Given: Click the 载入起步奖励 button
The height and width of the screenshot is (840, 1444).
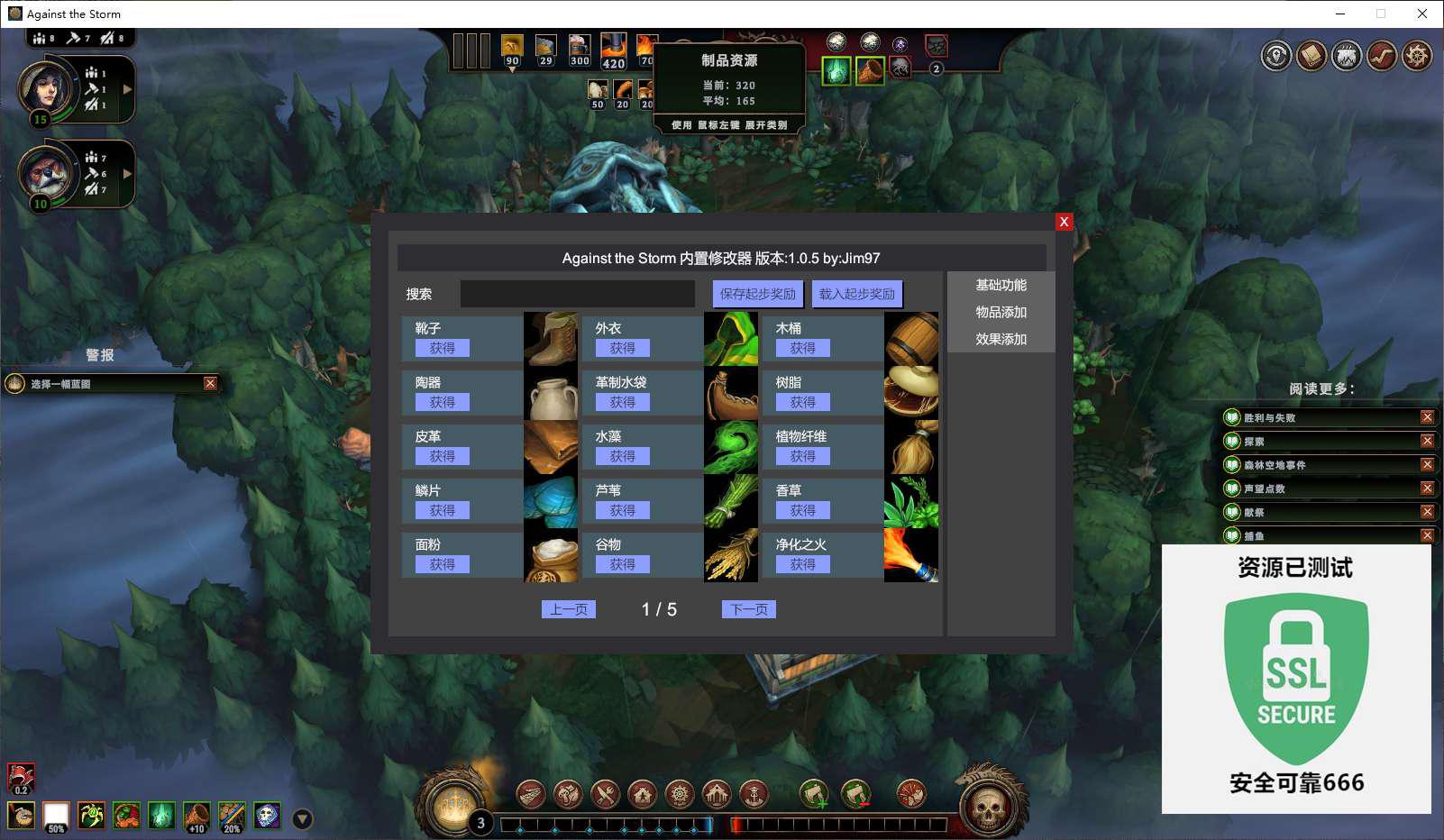Looking at the screenshot, I should click(x=856, y=294).
